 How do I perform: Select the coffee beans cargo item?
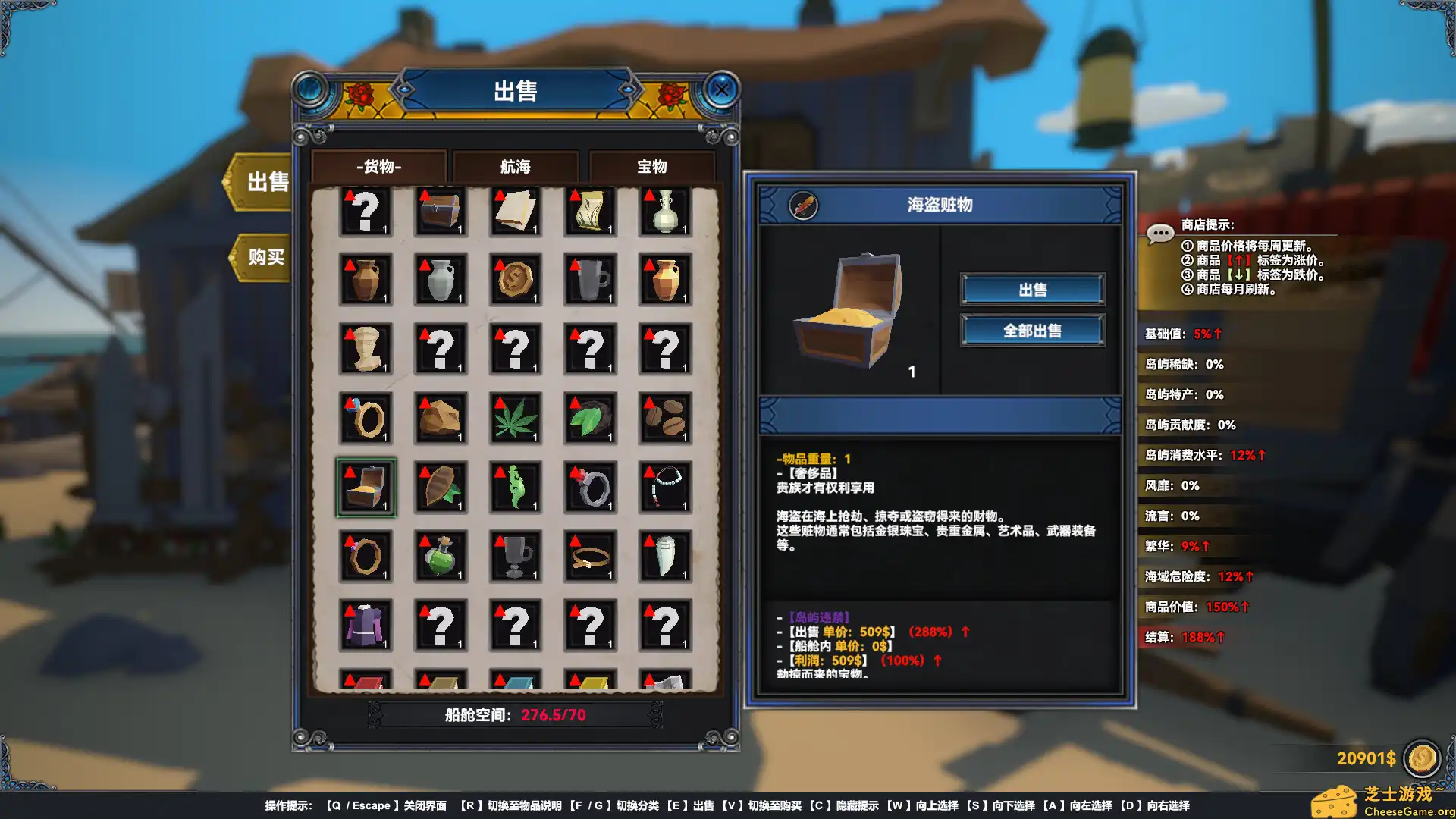click(x=665, y=419)
